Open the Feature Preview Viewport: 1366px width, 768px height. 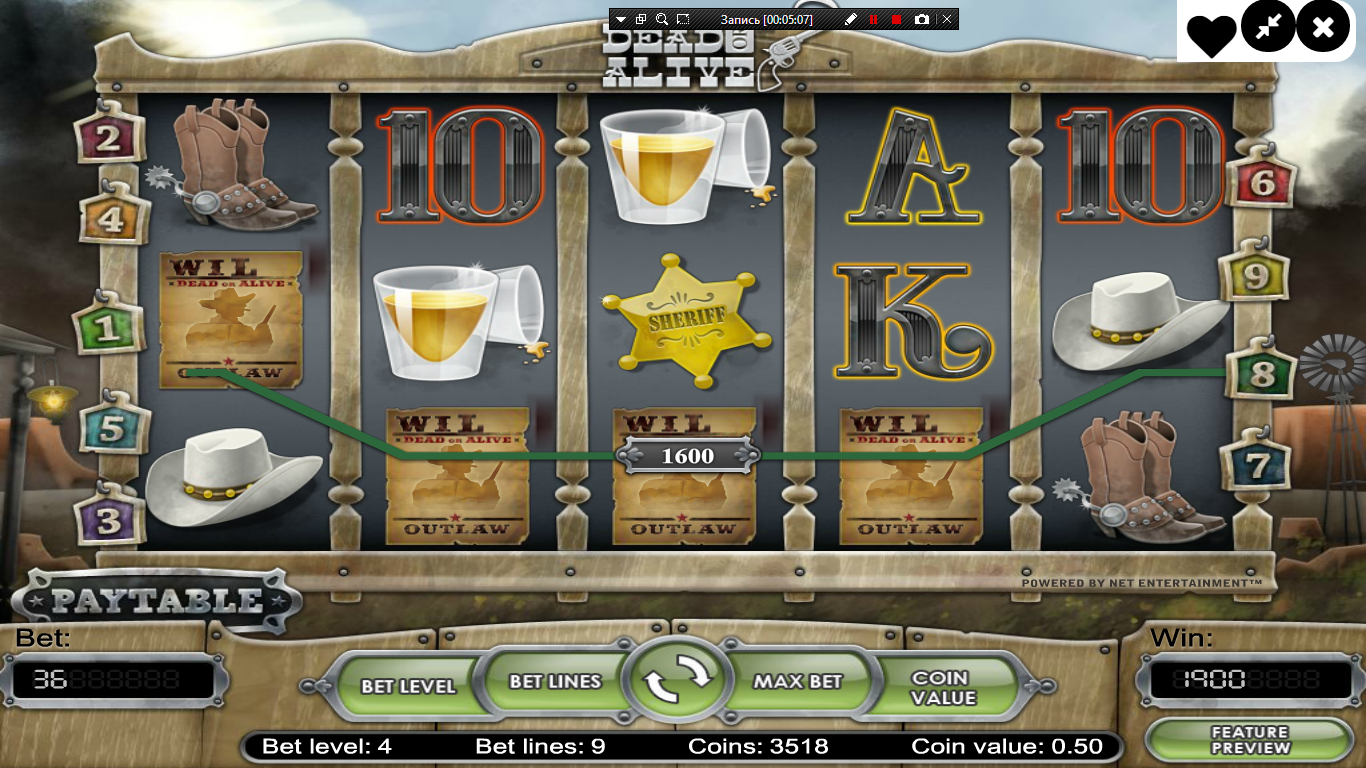(x=1250, y=740)
